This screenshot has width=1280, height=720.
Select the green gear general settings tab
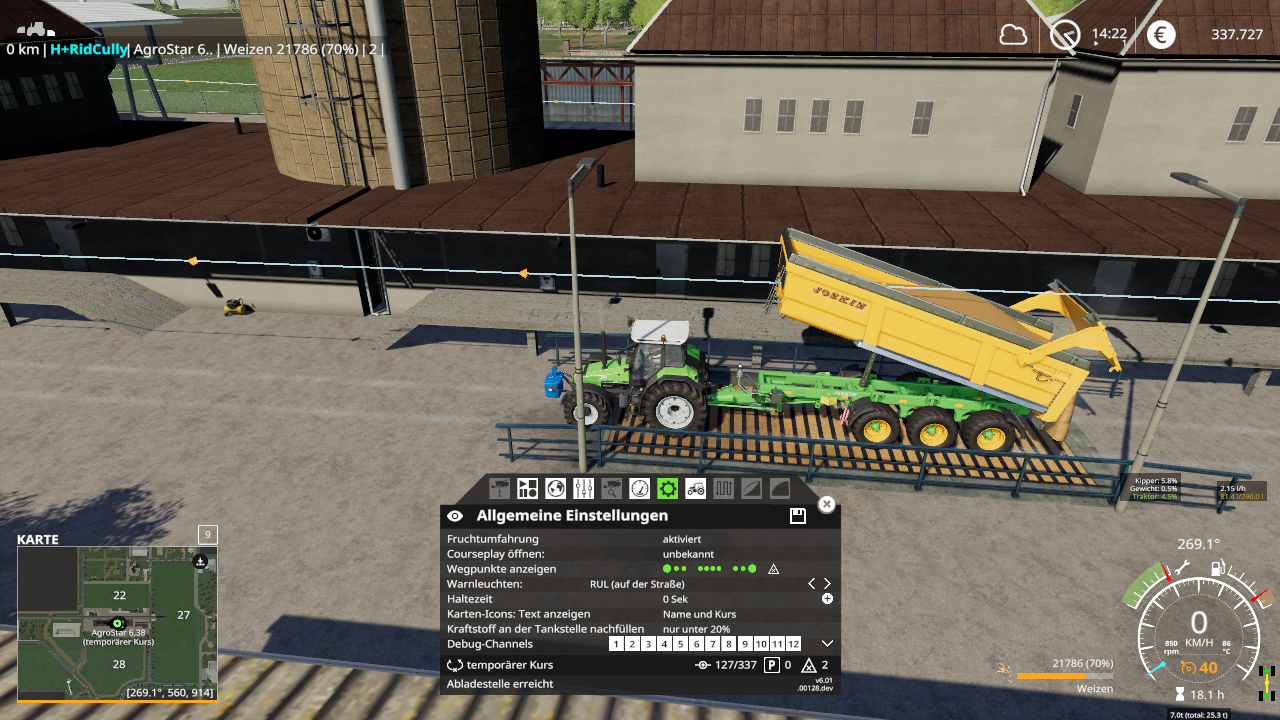pyautogui.click(x=668, y=488)
